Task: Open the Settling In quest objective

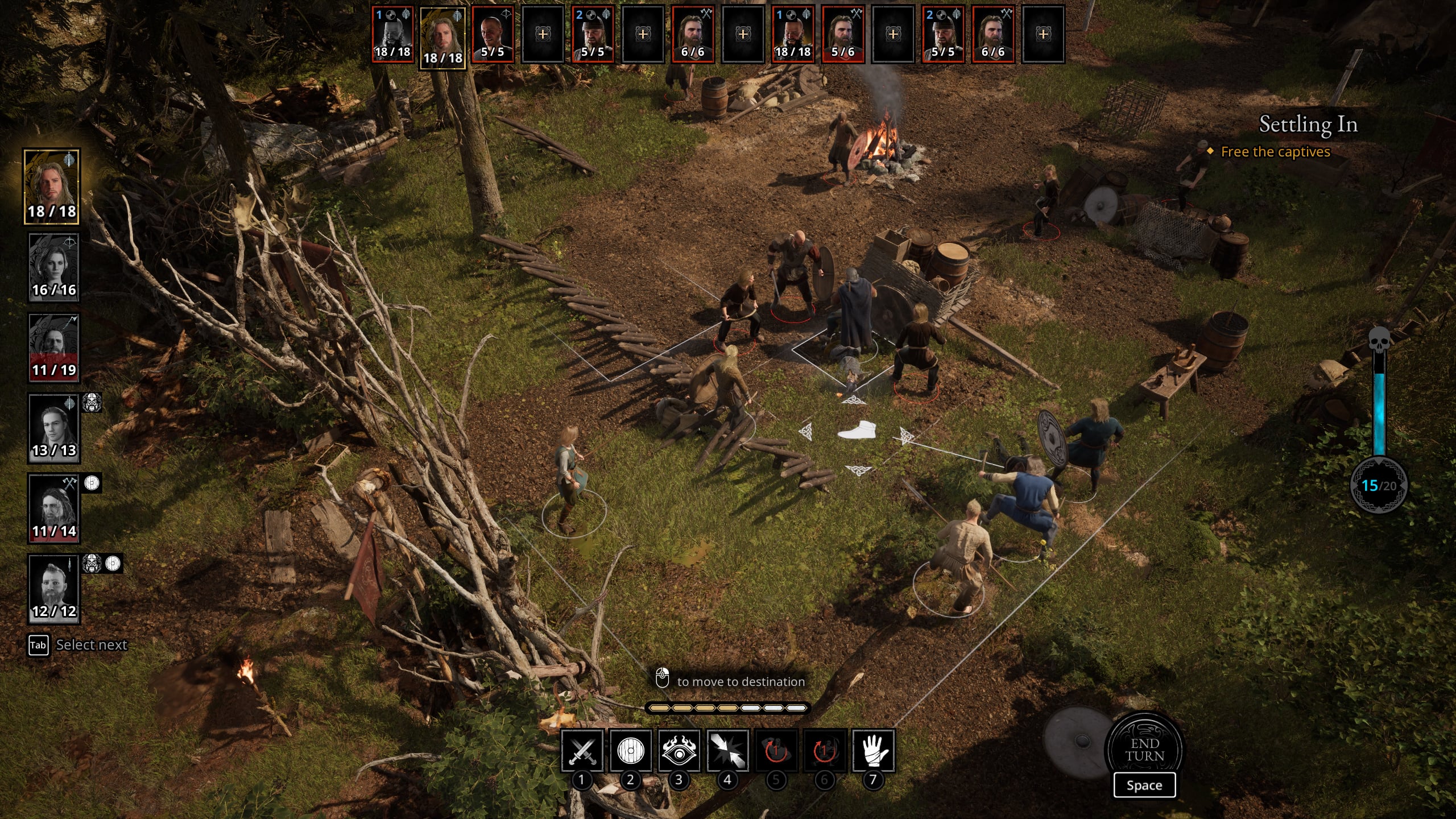Action: pos(1308,125)
